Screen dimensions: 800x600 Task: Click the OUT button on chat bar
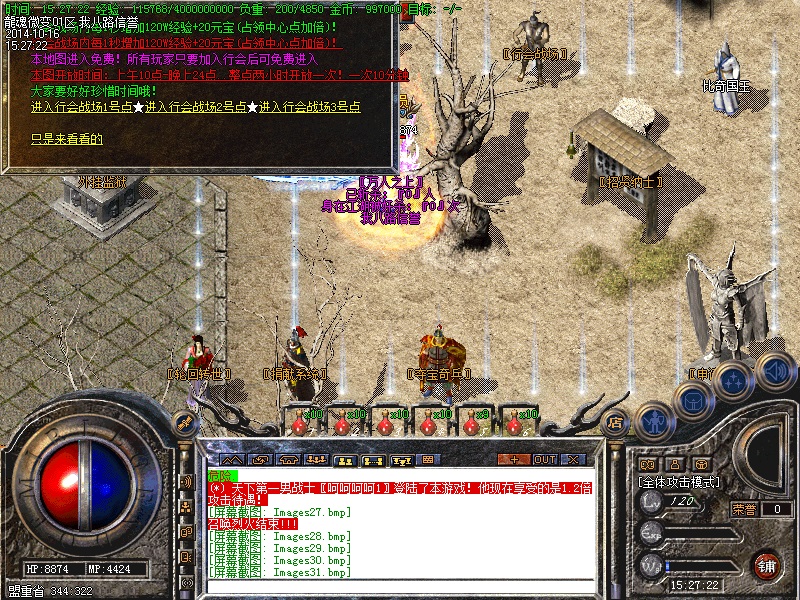pos(545,459)
